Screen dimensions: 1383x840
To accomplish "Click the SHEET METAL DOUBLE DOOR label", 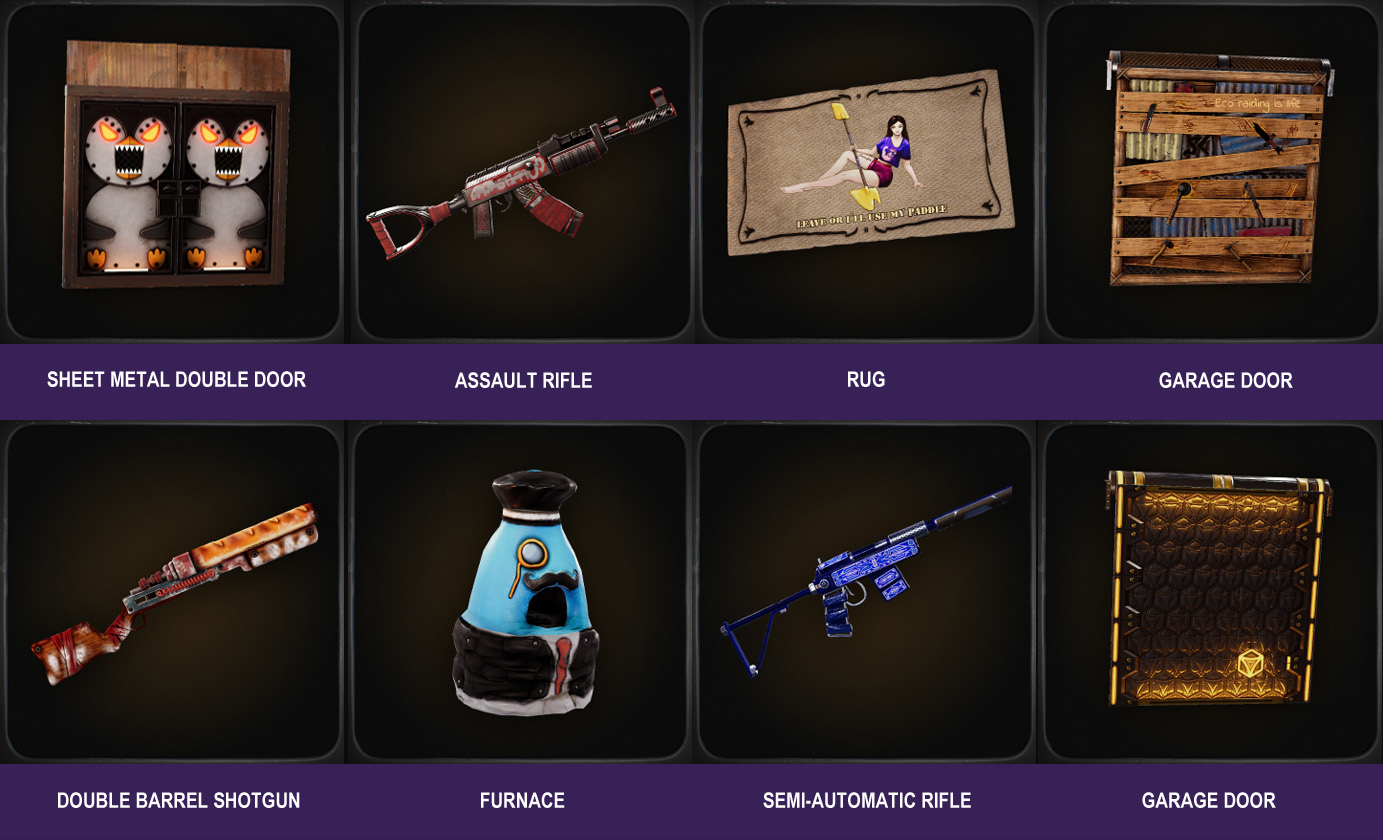I will tap(175, 380).
